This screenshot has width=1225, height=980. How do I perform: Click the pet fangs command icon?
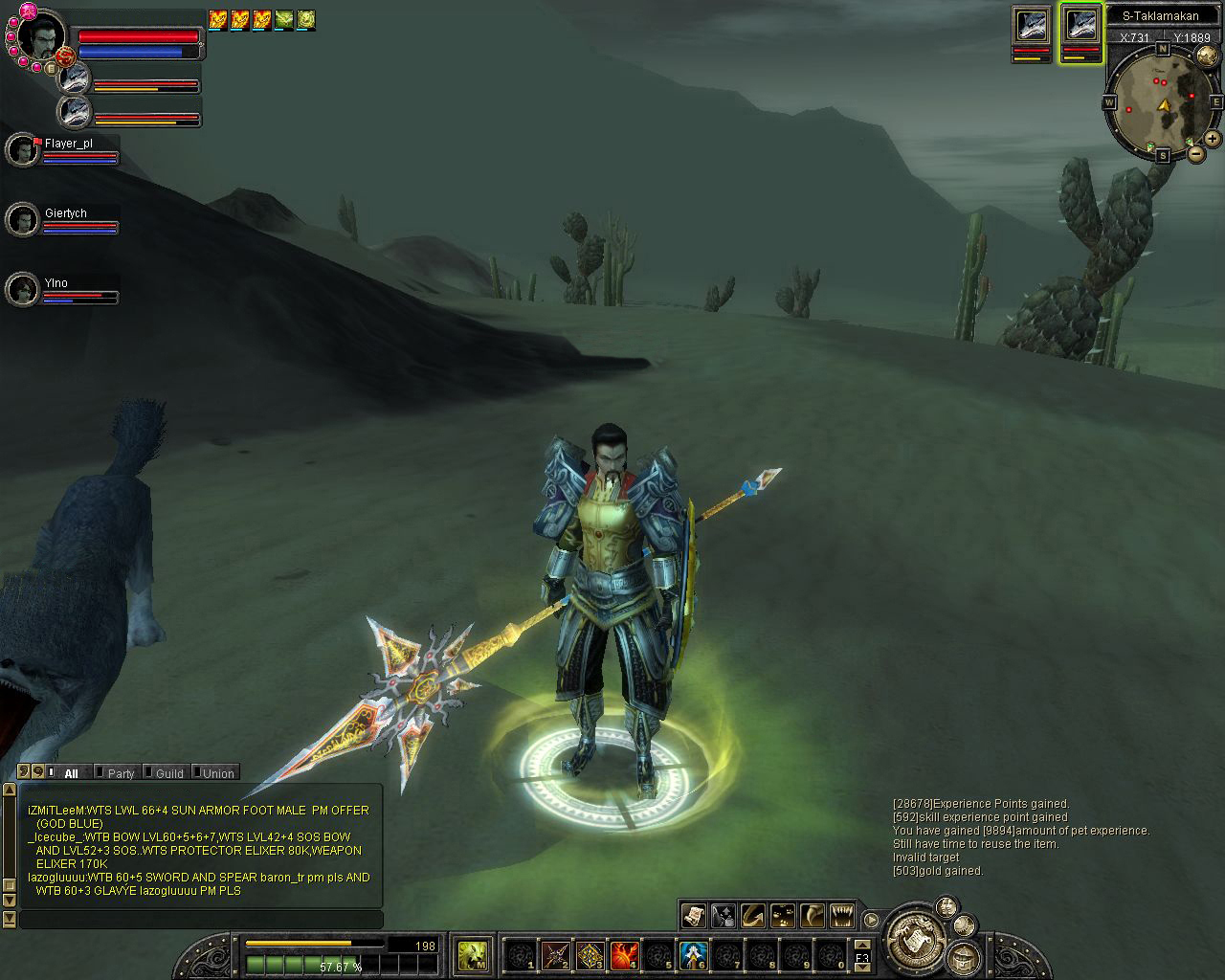pos(841,916)
